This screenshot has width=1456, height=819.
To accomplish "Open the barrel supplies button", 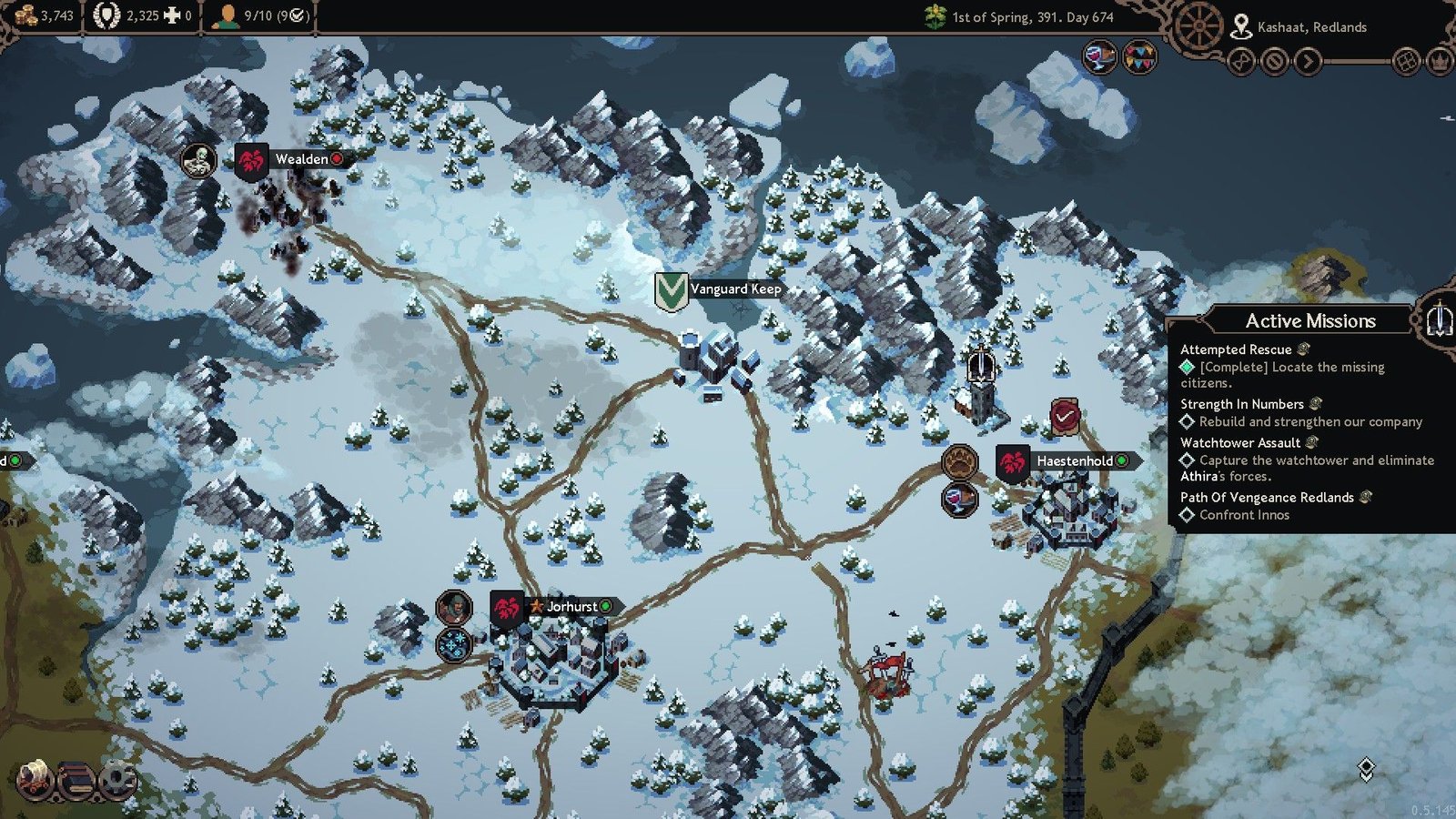I will [x=77, y=780].
